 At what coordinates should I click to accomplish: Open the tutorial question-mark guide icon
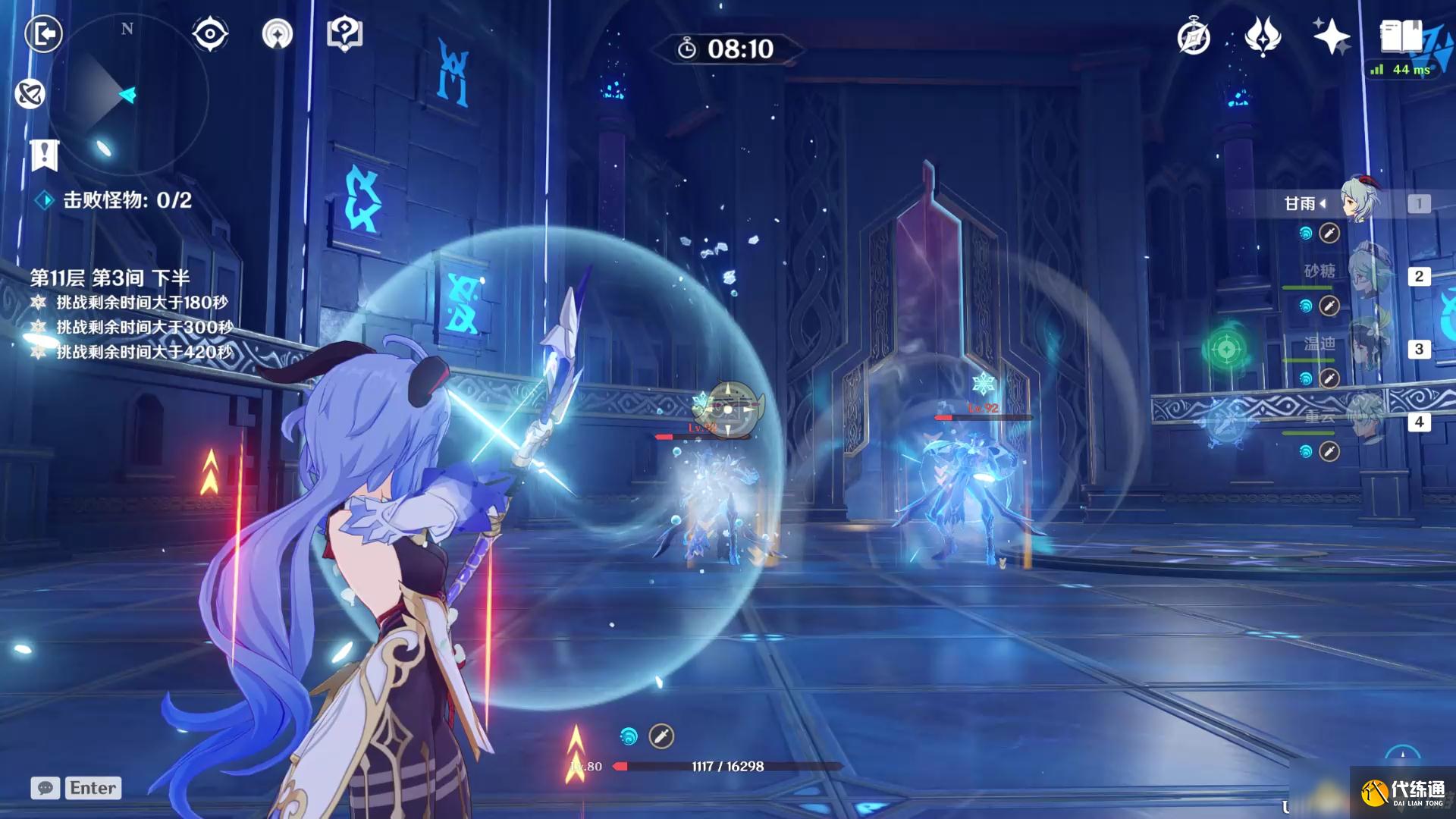click(345, 33)
